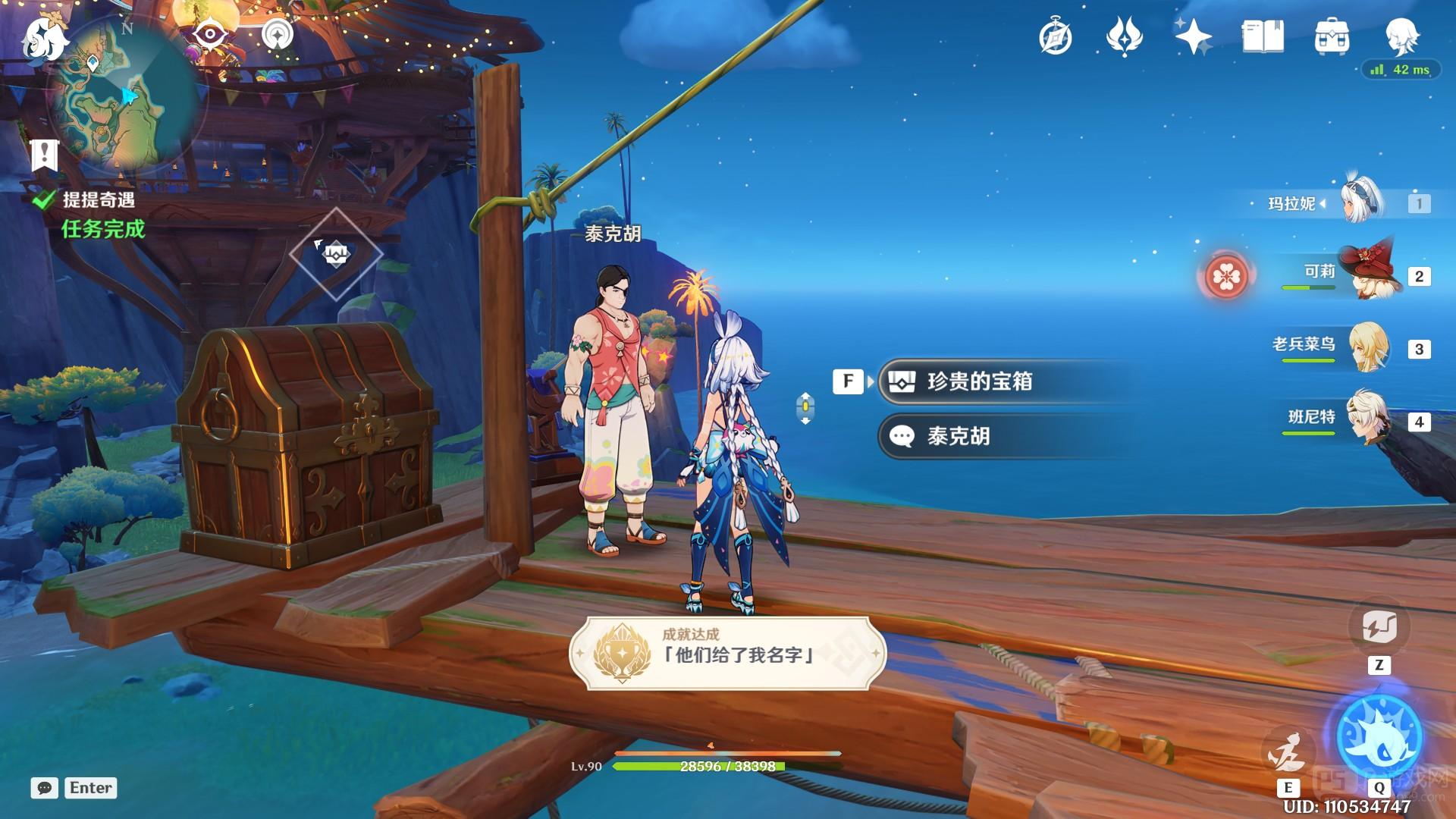
Task: Open the 珍贵的宝箱 chest prompt
Action: pos(978,381)
